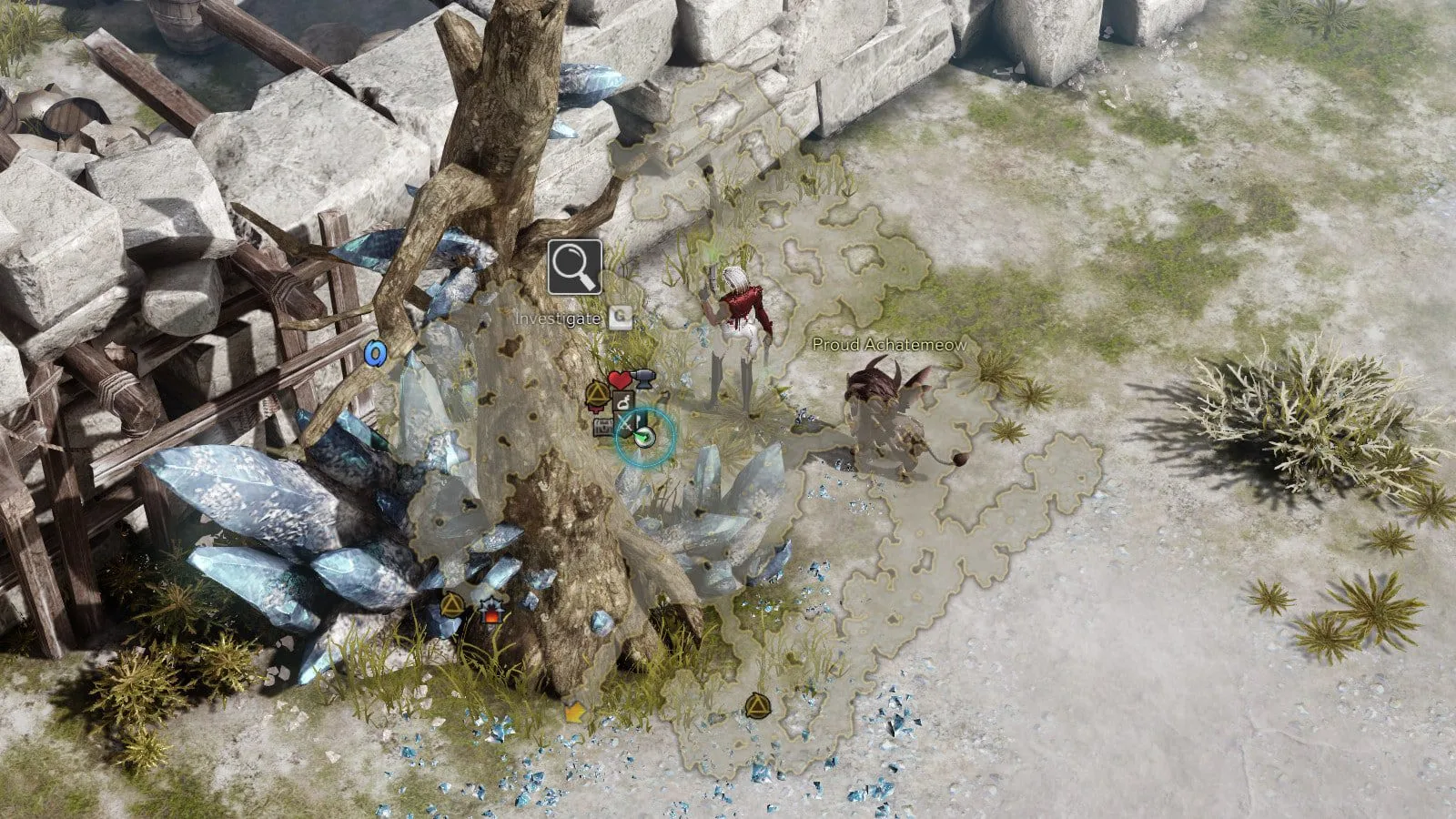Select the blue ring portal map marker
This screenshot has height=819, width=1456.
coord(374,352)
